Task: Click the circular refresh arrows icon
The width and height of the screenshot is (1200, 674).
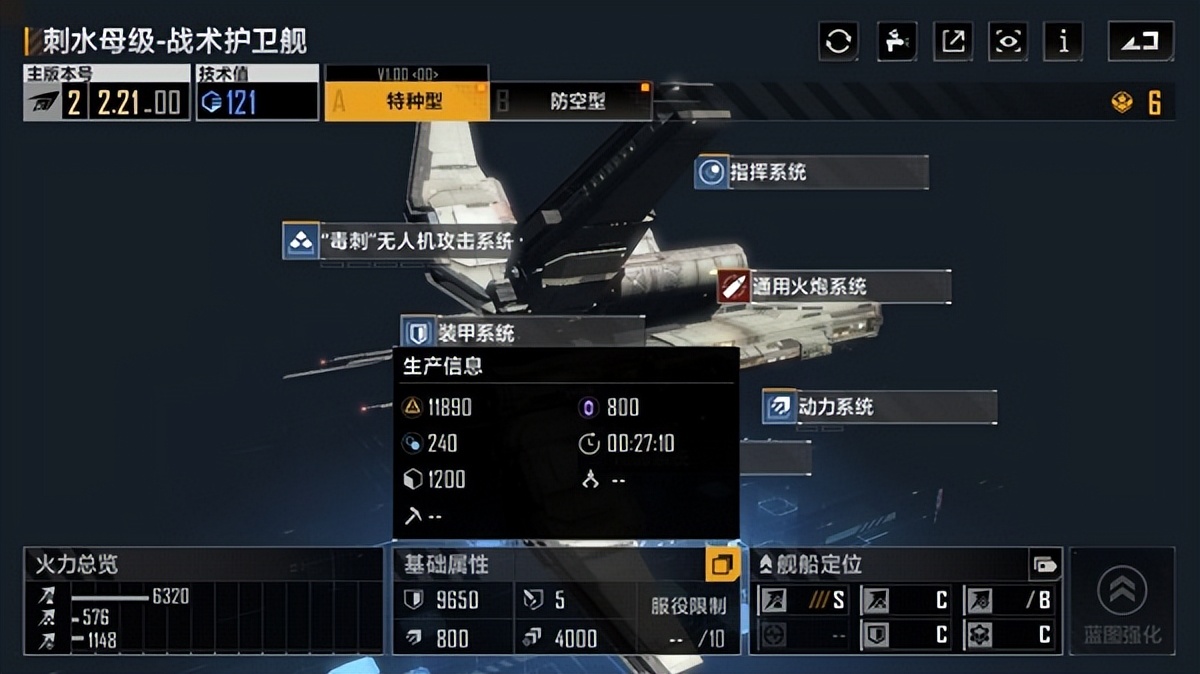Action: coord(838,41)
